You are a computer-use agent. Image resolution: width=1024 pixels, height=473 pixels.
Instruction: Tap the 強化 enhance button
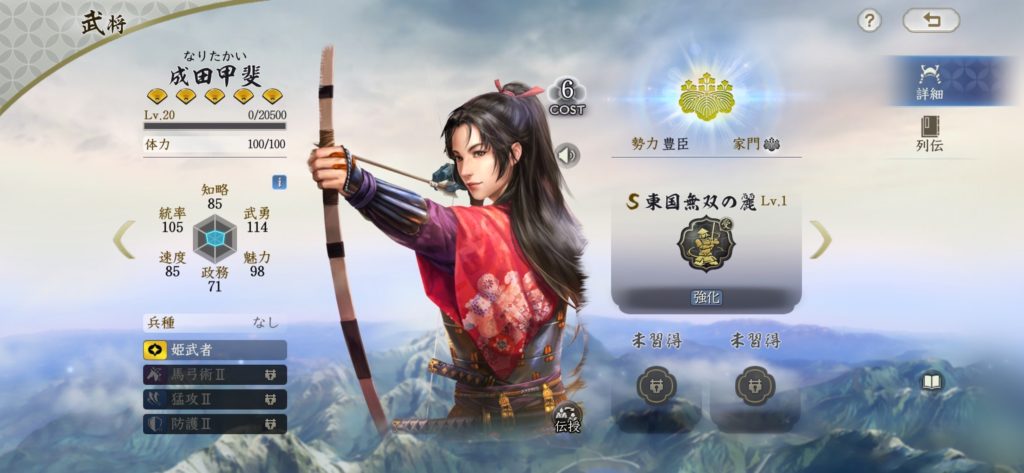[706, 297]
